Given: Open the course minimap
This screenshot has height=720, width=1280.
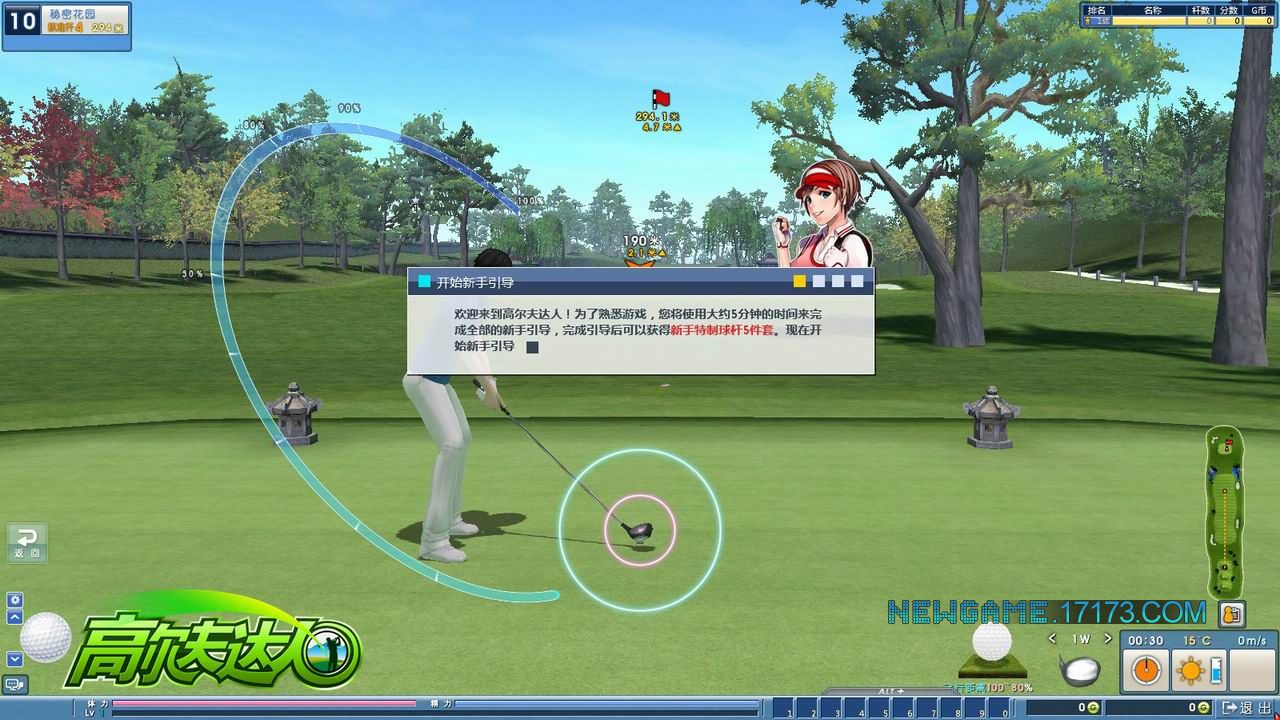Looking at the screenshot, I should pos(1224,510).
